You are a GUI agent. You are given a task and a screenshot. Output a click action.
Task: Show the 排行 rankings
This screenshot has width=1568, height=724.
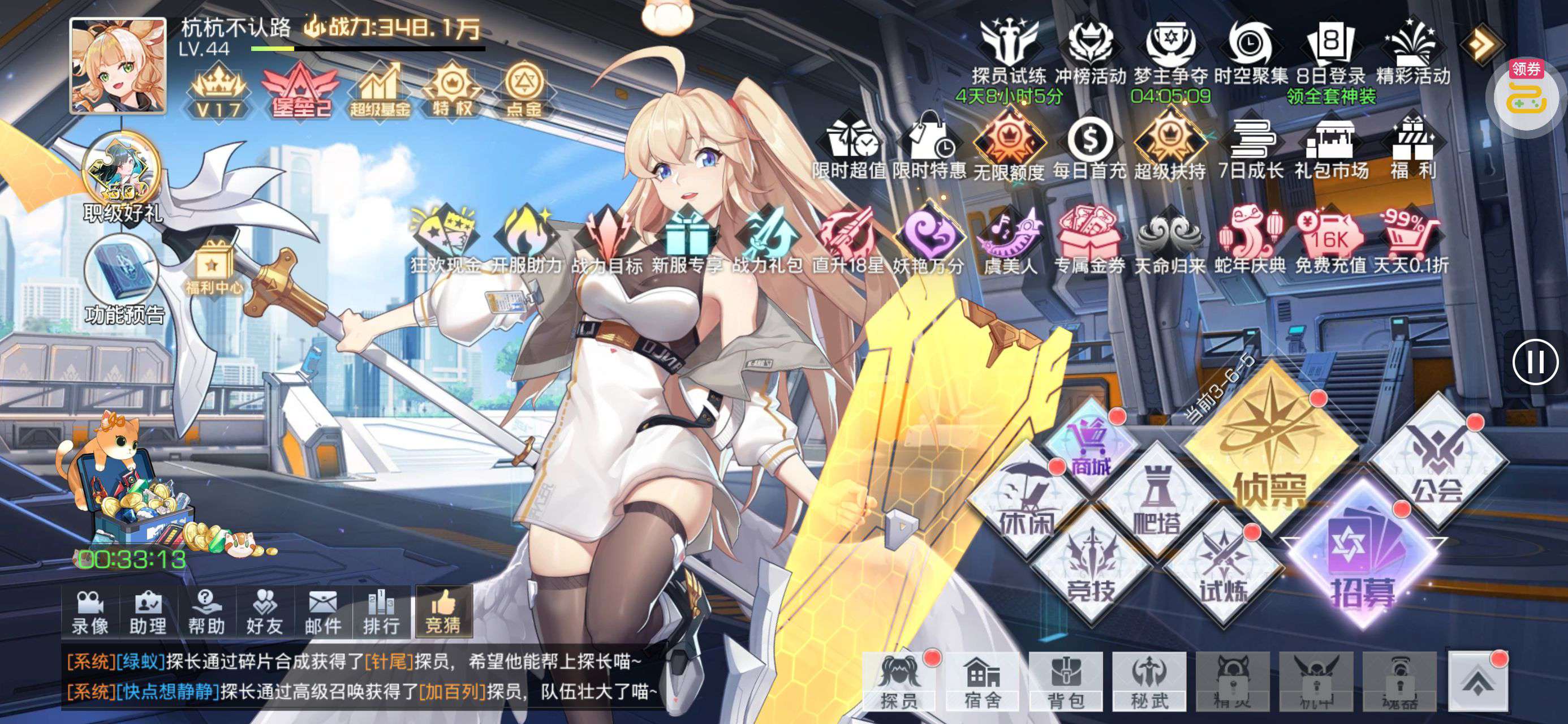pos(381,612)
